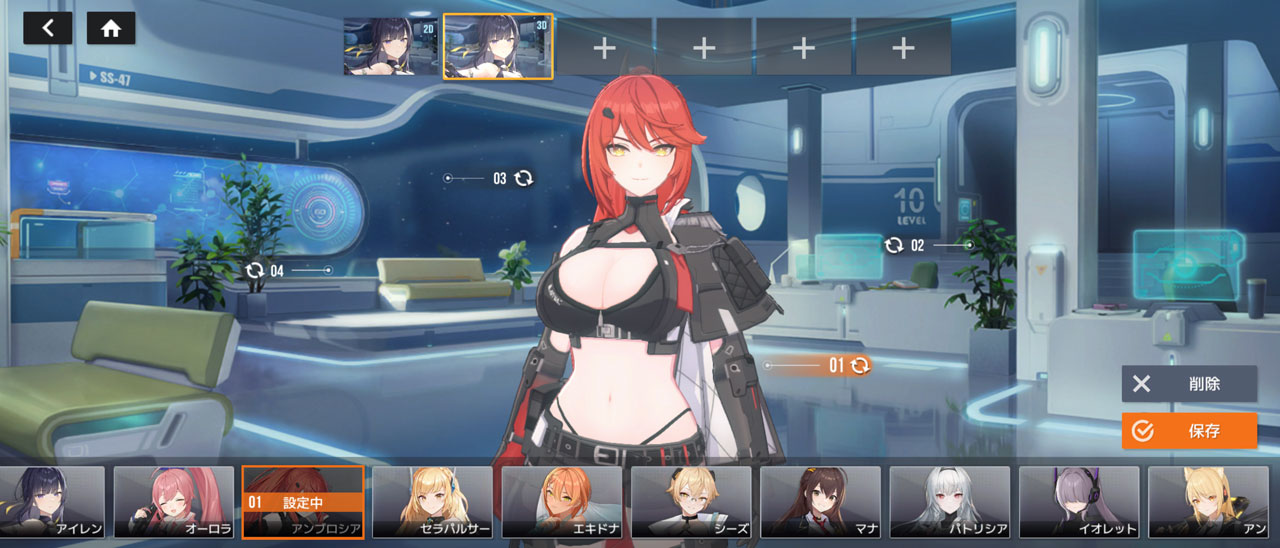Choose character アイレン from the roster
1280x548 pixels.
tap(52, 502)
